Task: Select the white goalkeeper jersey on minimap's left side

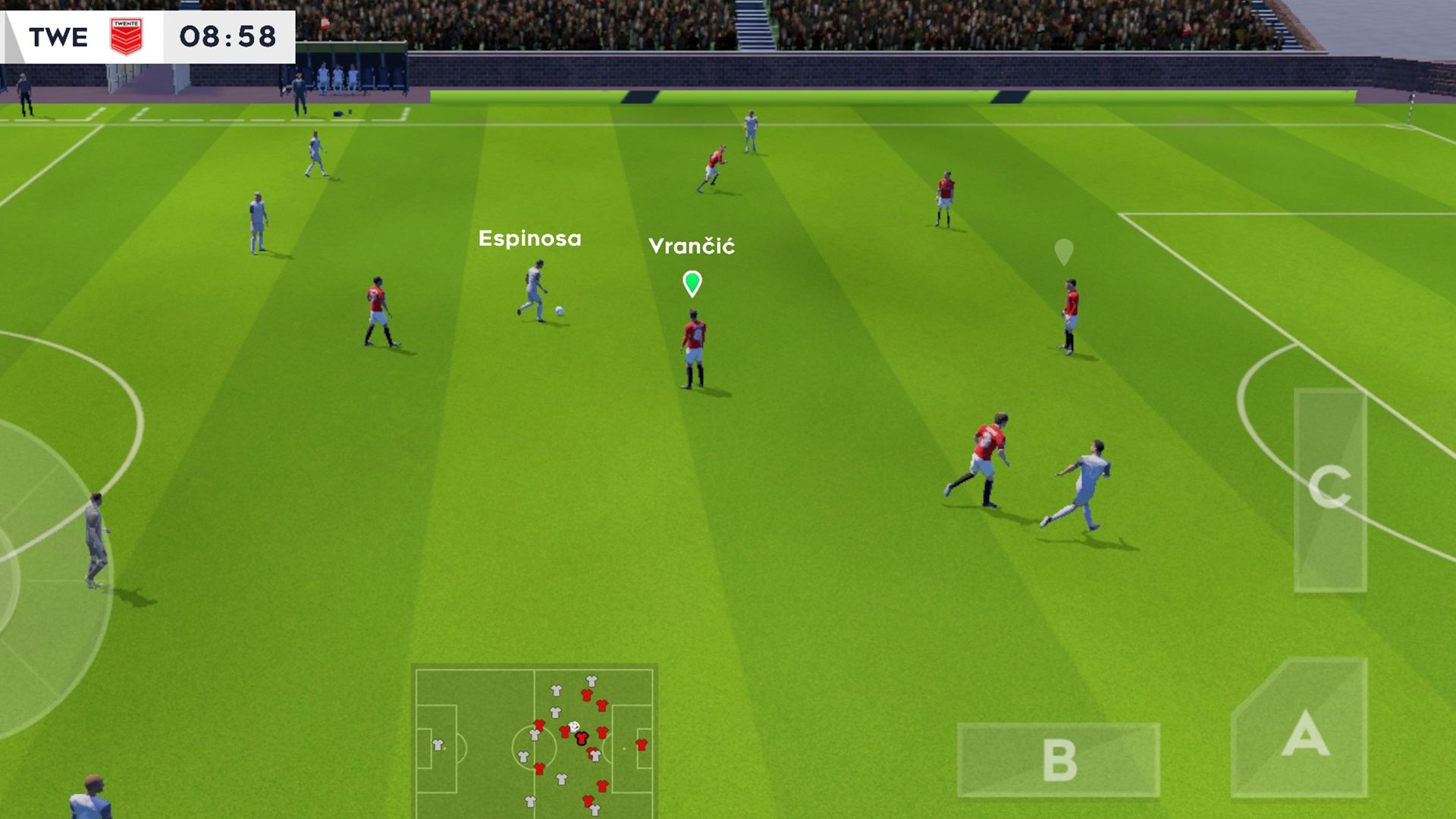Action: tap(438, 744)
